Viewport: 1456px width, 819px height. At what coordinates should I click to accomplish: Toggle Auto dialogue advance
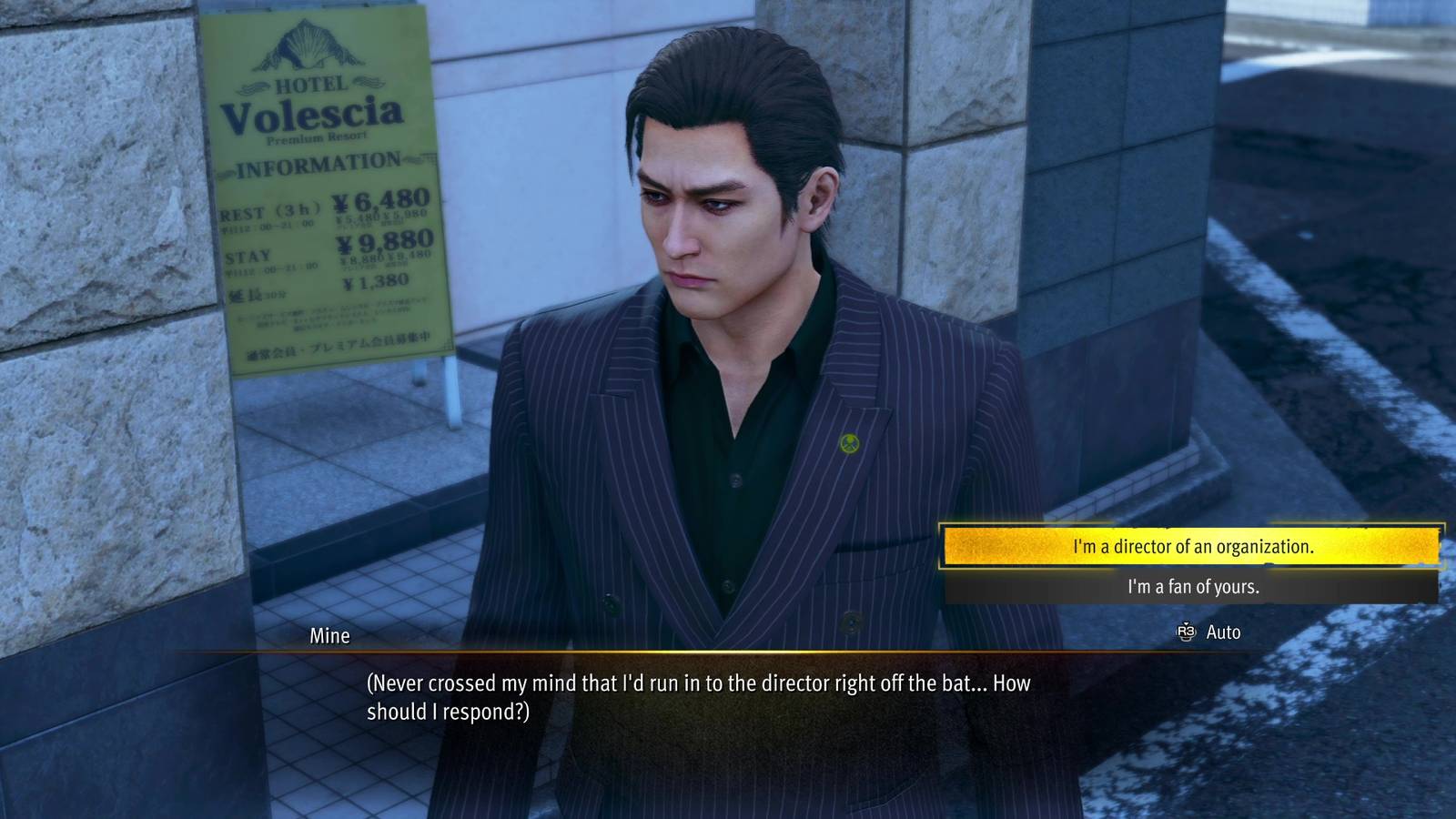1209,632
